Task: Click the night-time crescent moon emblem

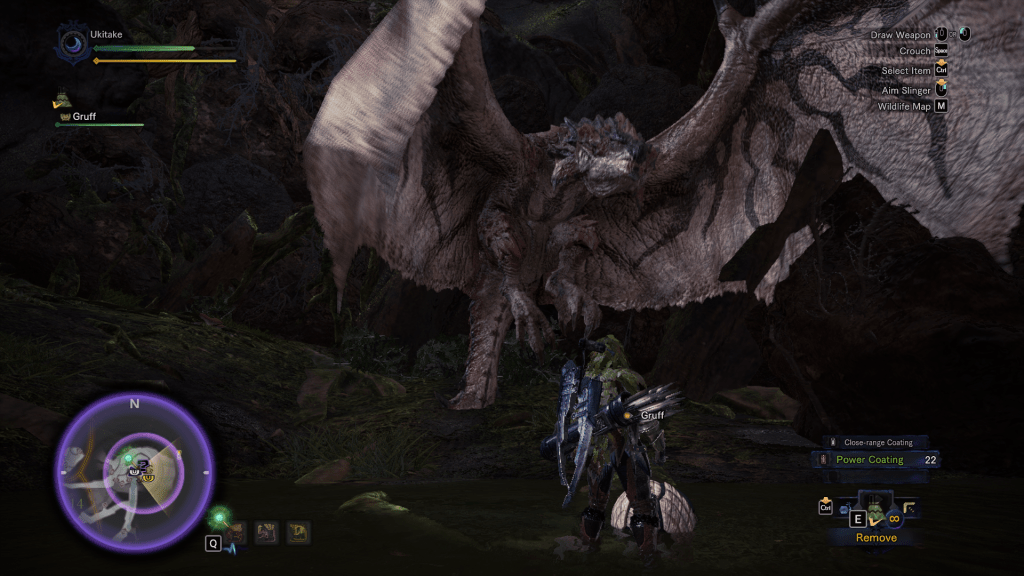Action: click(72, 44)
